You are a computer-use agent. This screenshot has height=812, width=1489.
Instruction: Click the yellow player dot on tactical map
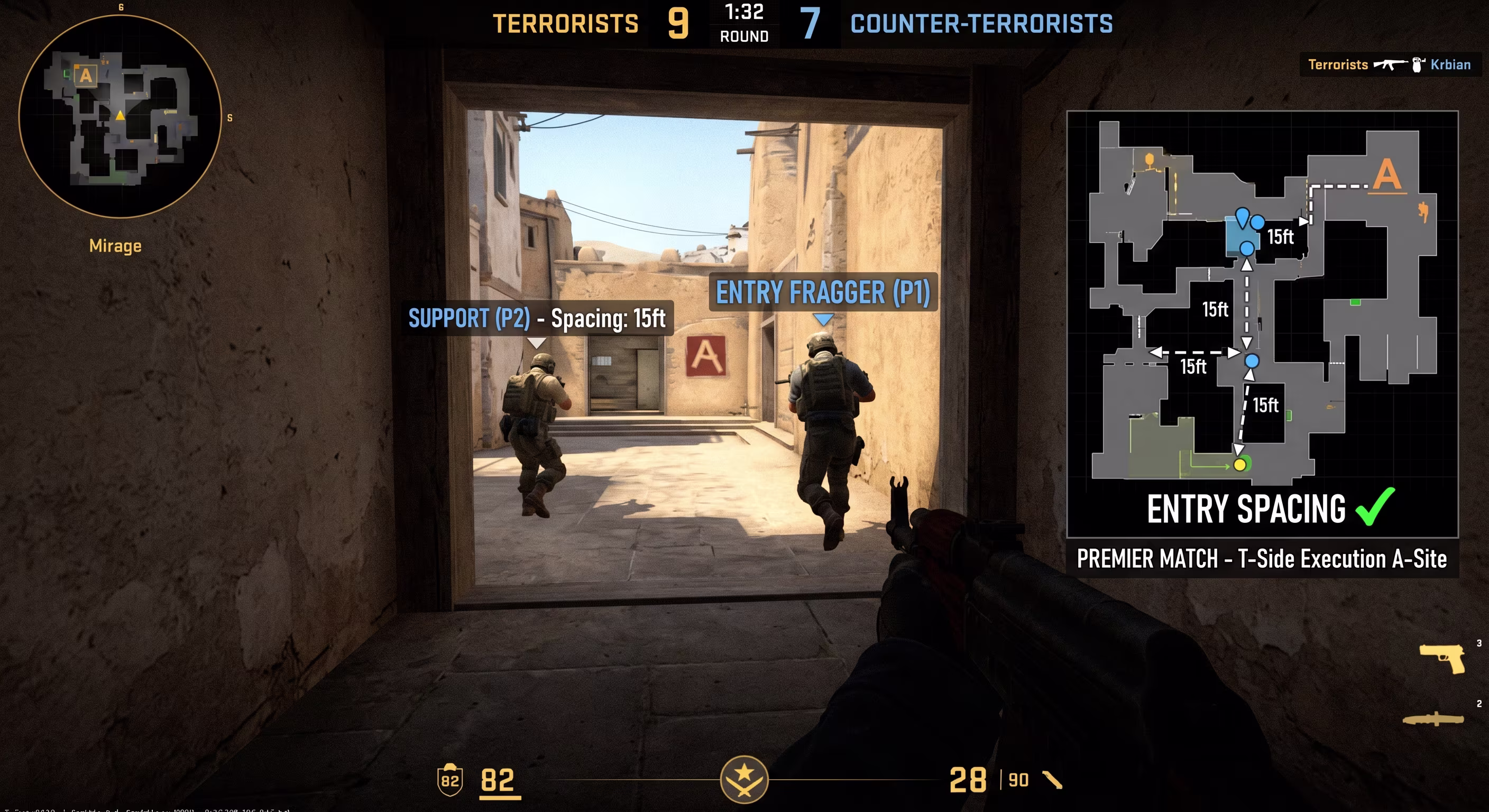point(1239,465)
